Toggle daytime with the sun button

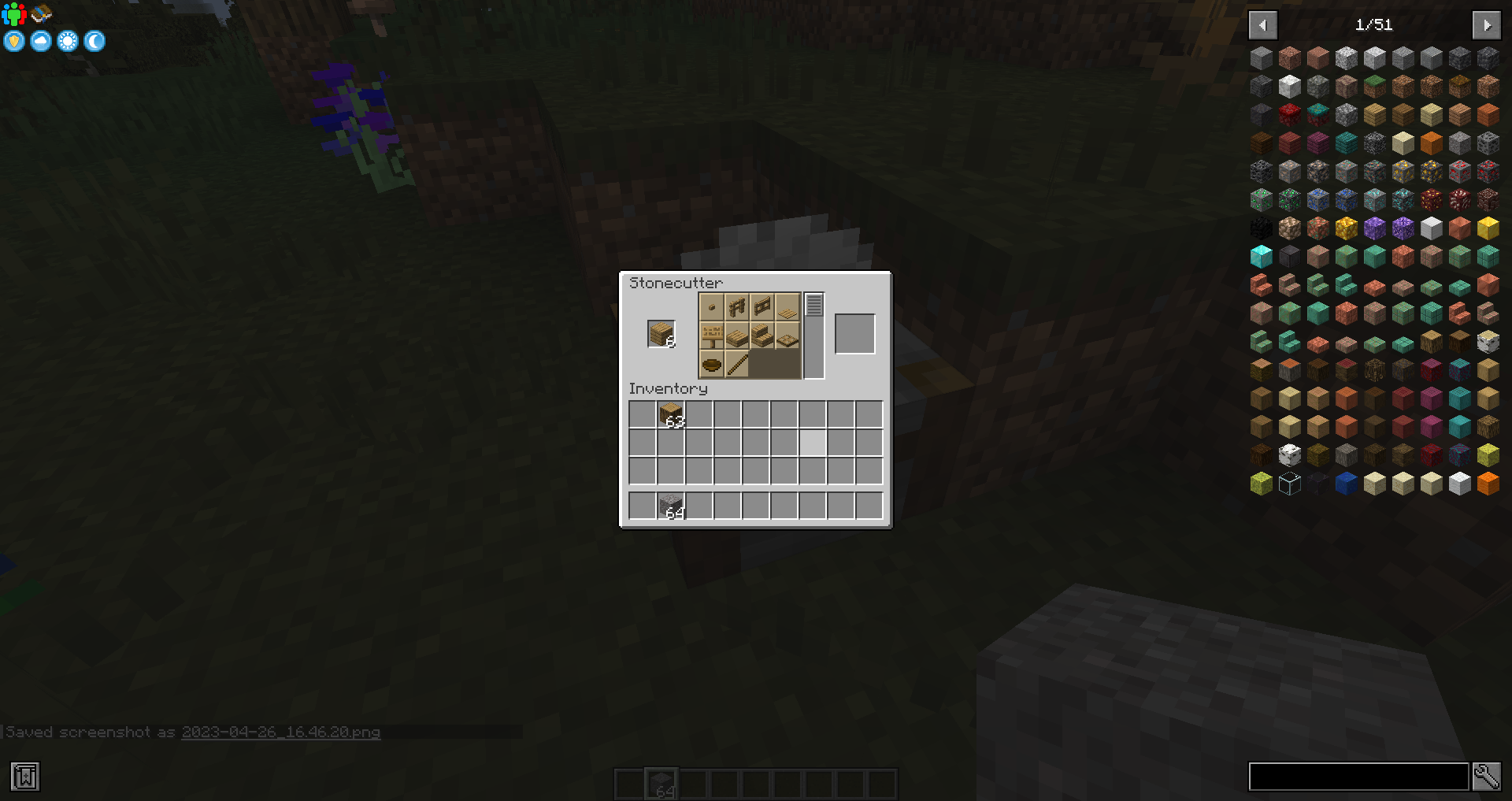coord(67,41)
